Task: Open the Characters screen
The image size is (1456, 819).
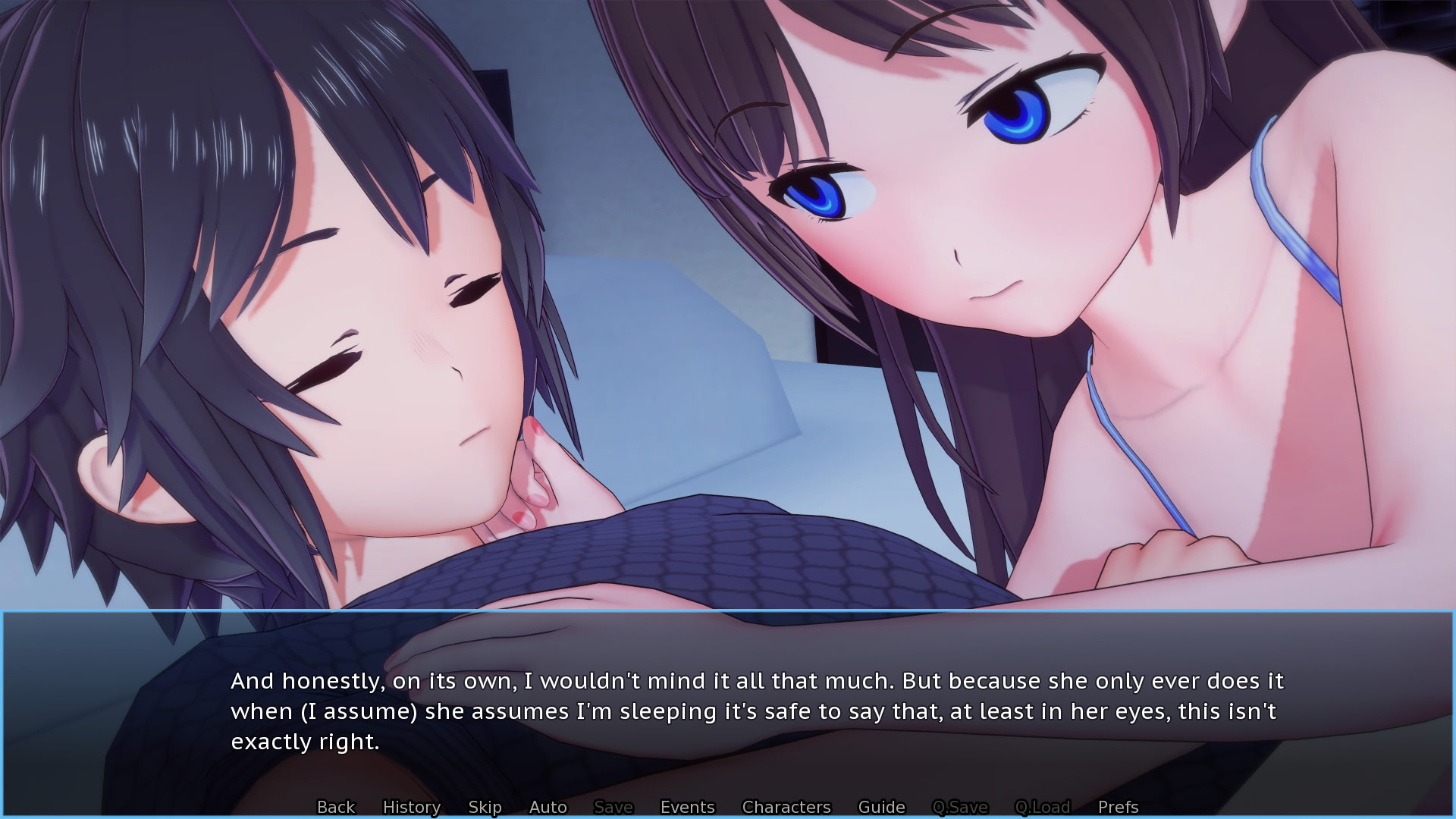Action: click(786, 807)
